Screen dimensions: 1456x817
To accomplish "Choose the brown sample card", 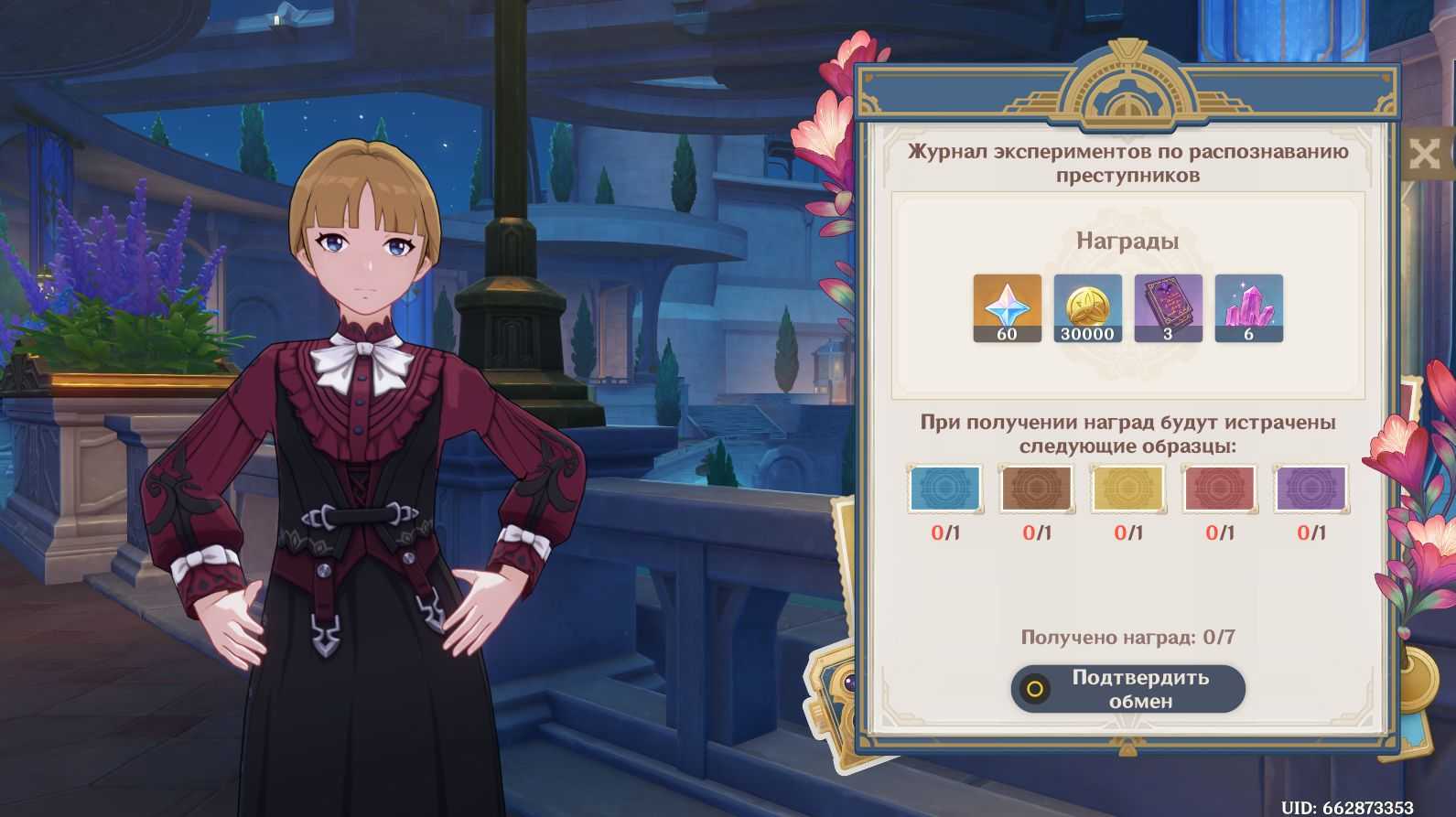I will (x=1037, y=488).
